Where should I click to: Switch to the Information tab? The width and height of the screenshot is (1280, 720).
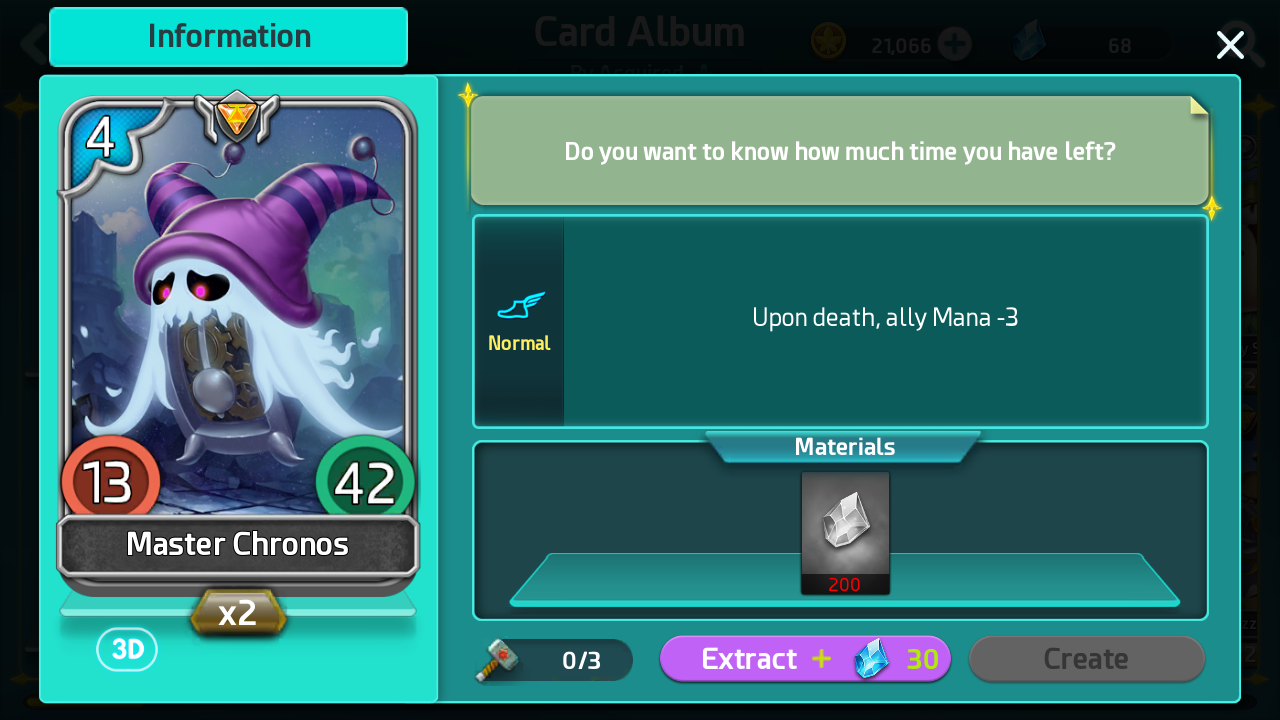[x=227, y=36]
